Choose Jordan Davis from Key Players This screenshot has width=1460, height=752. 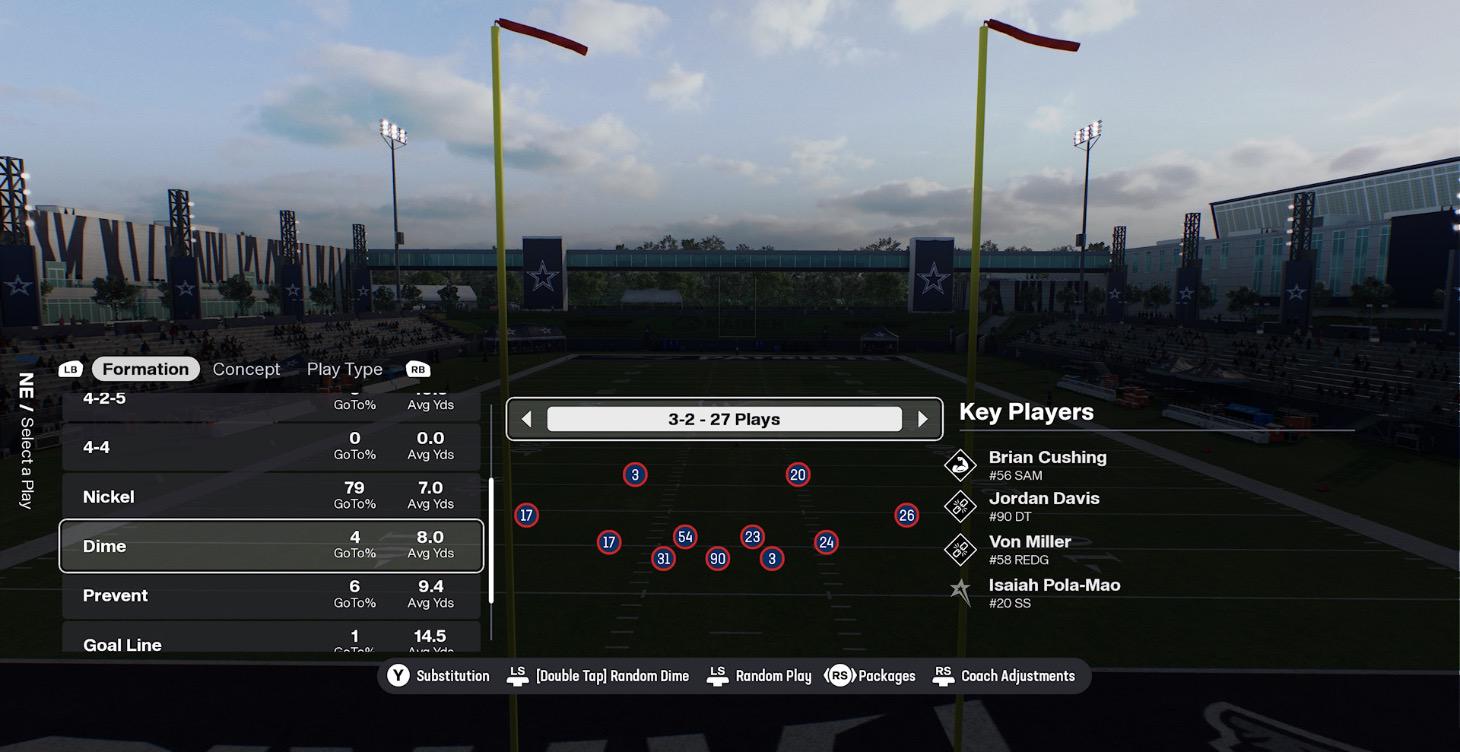[1043, 506]
